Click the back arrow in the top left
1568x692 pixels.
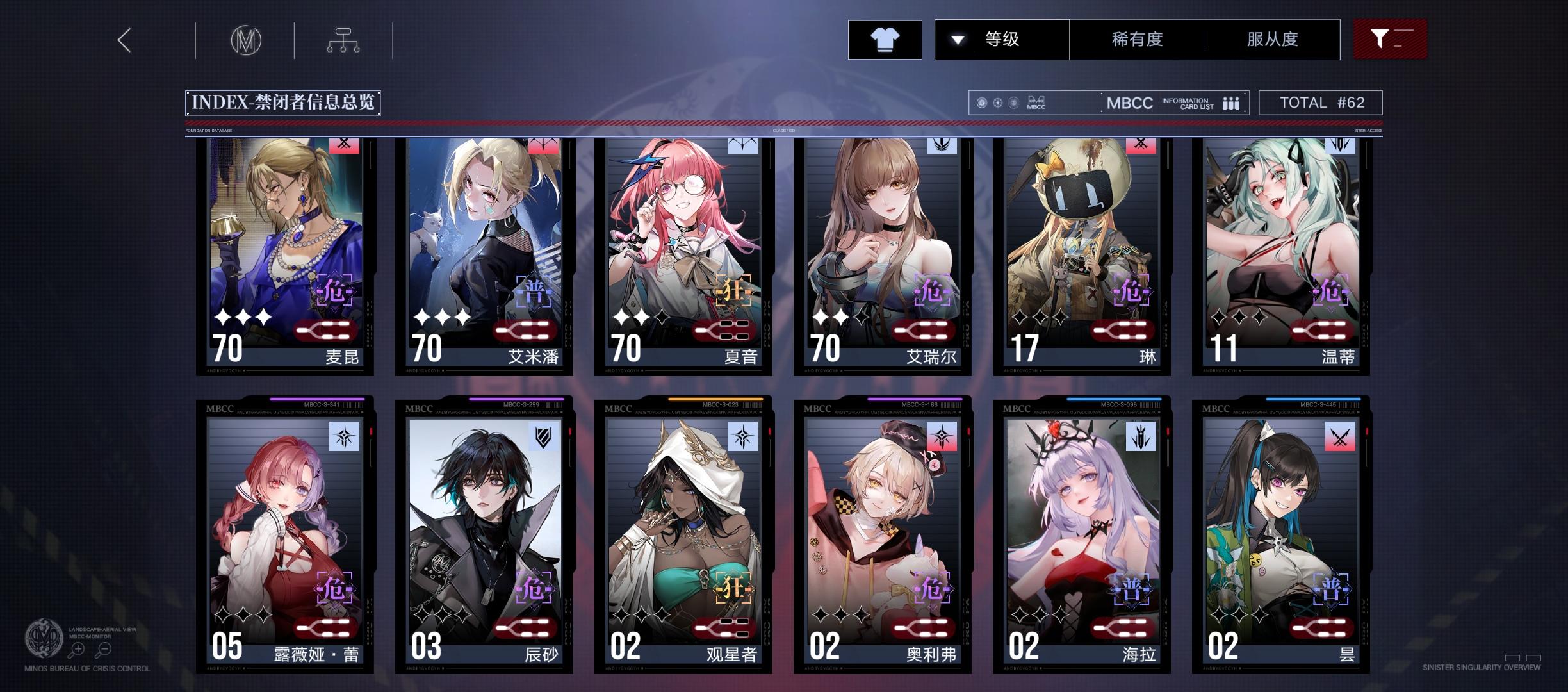tap(124, 39)
